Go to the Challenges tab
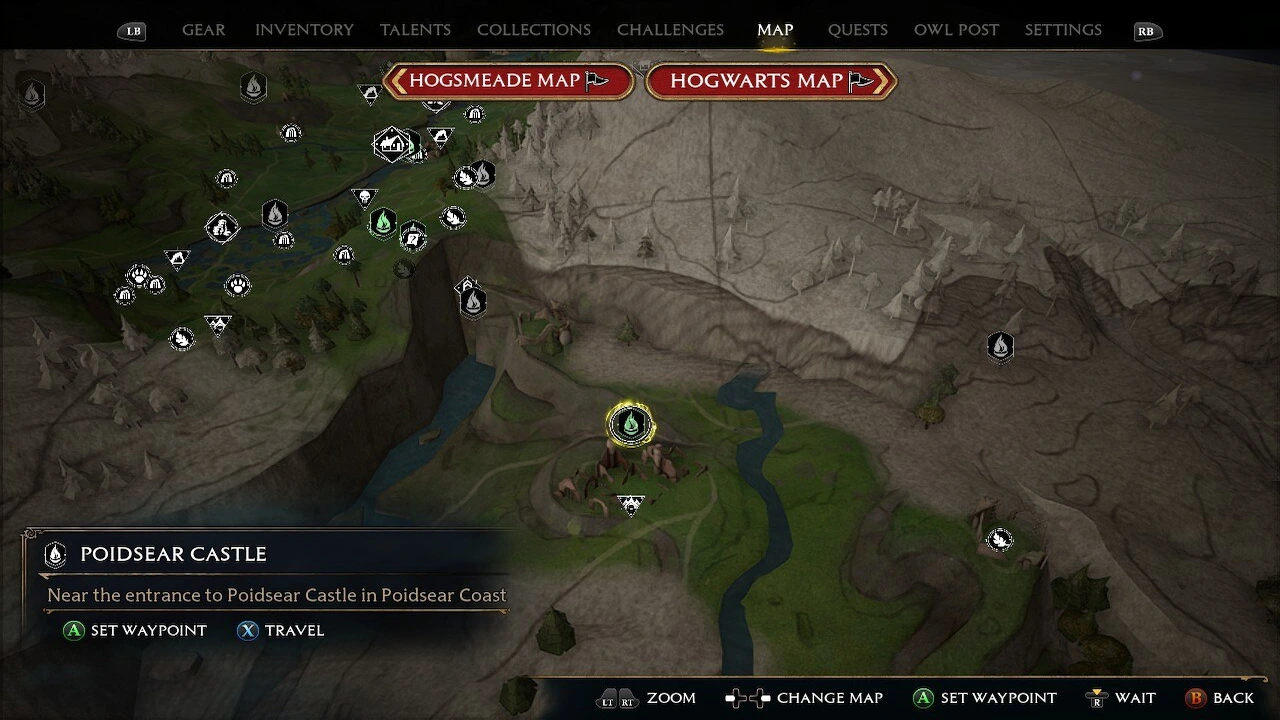 pyautogui.click(x=670, y=30)
